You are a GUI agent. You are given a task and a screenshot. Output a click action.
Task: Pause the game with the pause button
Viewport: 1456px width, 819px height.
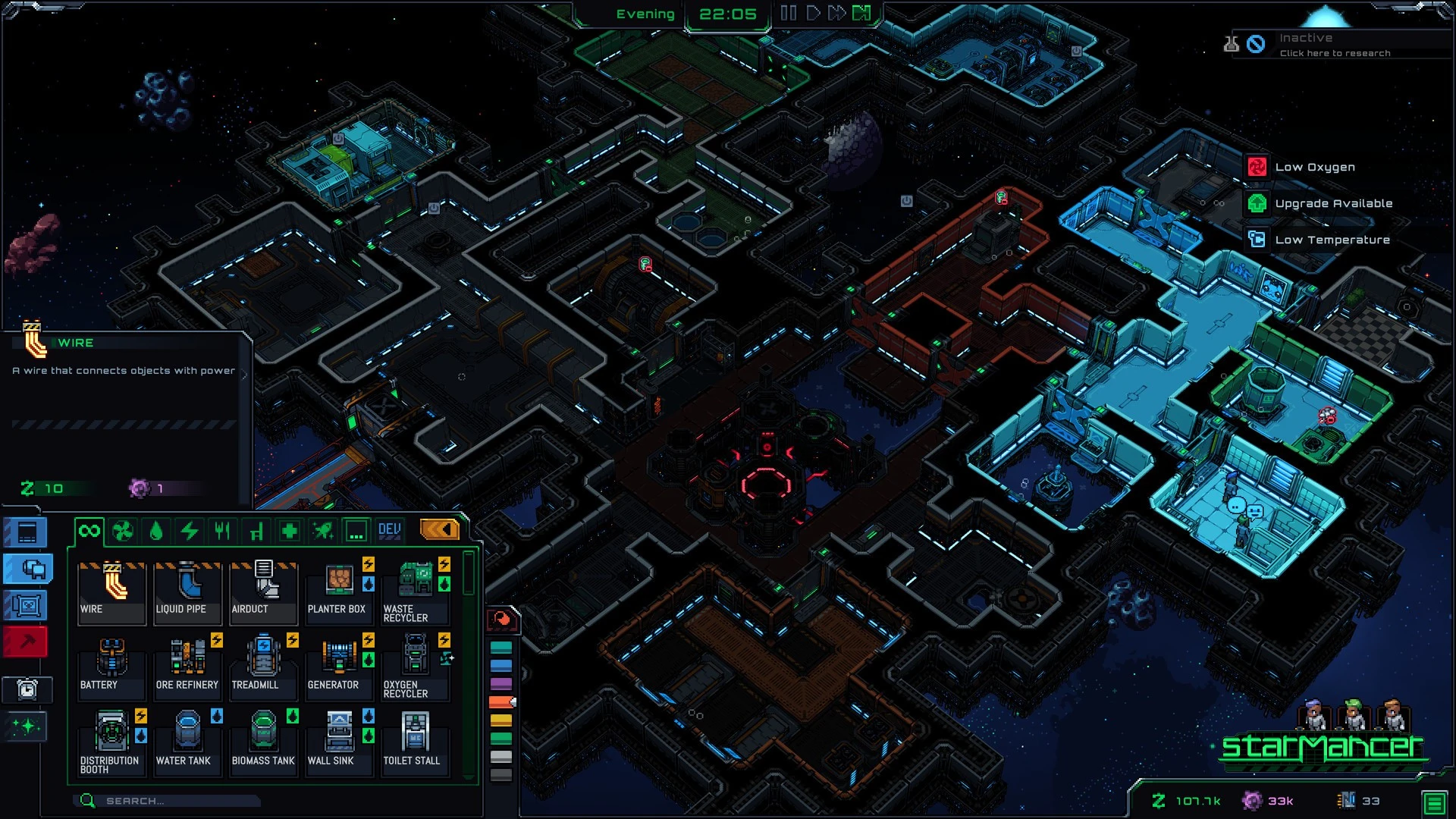[x=788, y=13]
